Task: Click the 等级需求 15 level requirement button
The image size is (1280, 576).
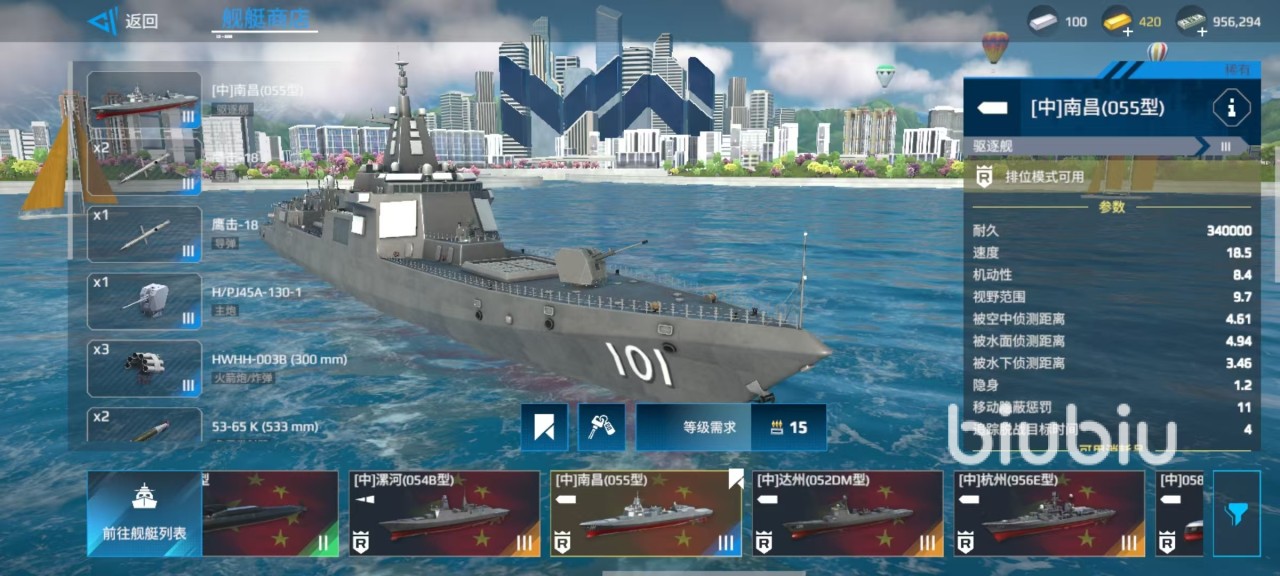Action: coord(731,427)
